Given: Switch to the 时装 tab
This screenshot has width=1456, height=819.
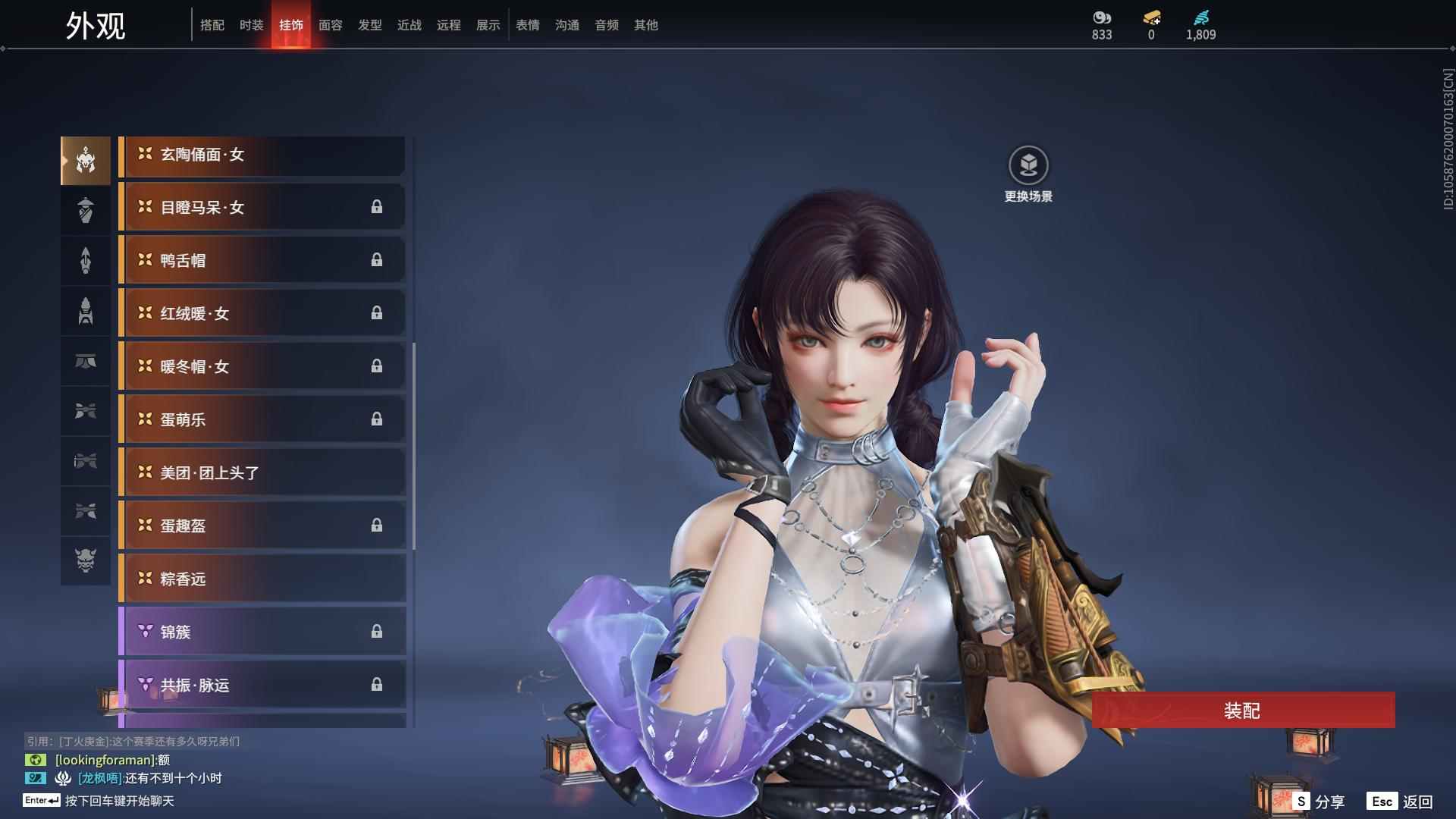Looking at the screenshot, I should [251, 25].
